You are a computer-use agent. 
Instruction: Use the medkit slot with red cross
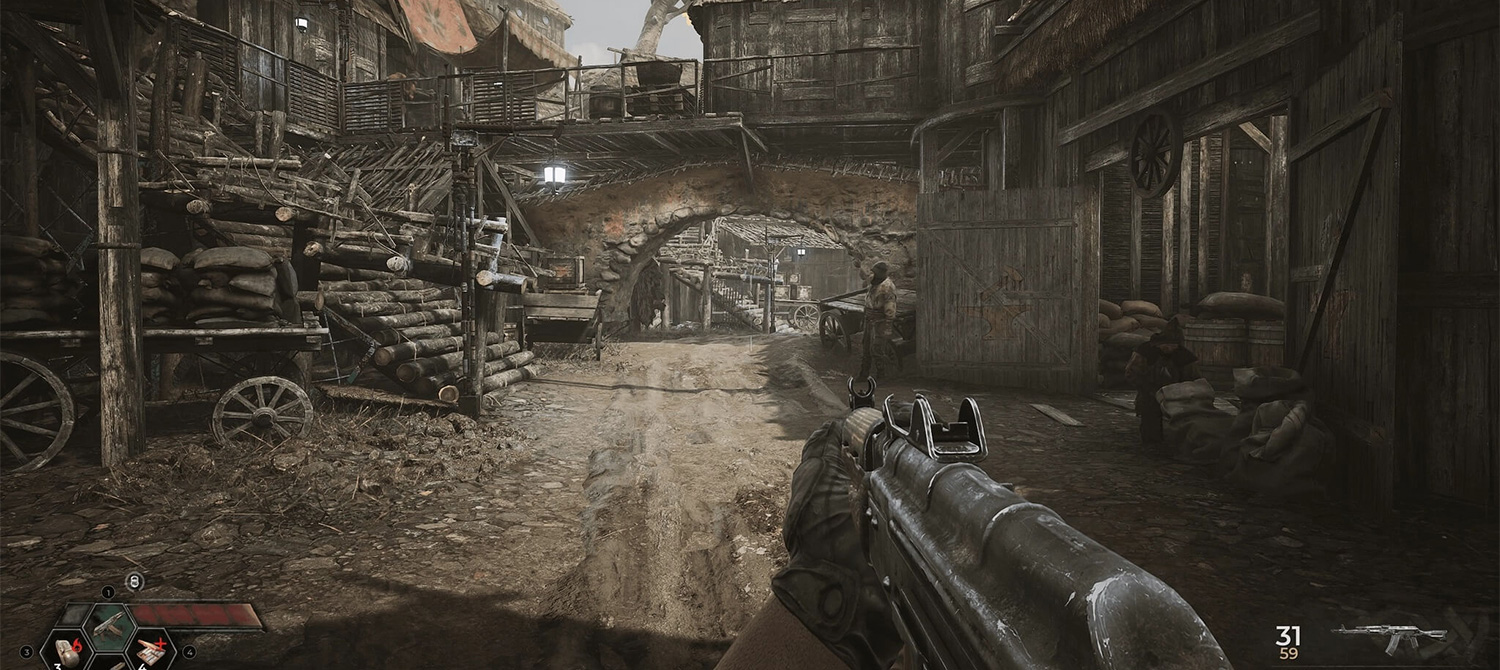click(x=150, y=651)
